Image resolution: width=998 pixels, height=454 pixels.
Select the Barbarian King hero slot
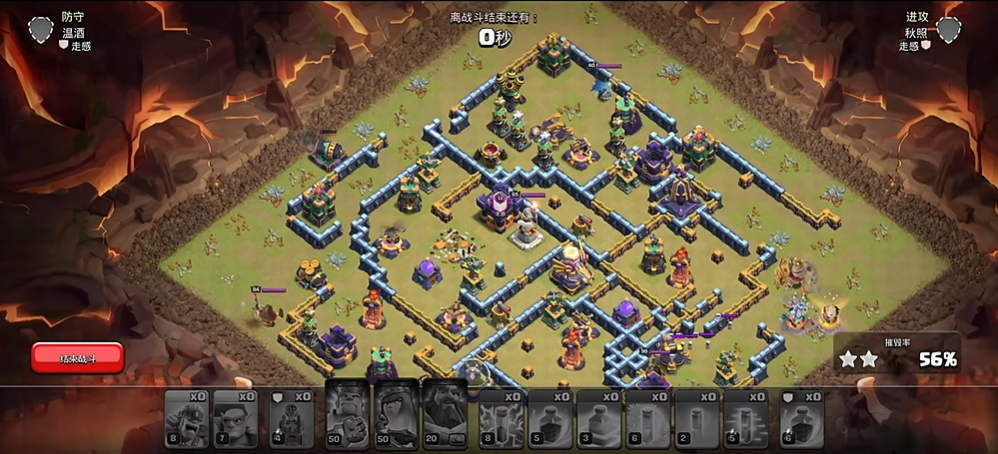pos(347,414)
